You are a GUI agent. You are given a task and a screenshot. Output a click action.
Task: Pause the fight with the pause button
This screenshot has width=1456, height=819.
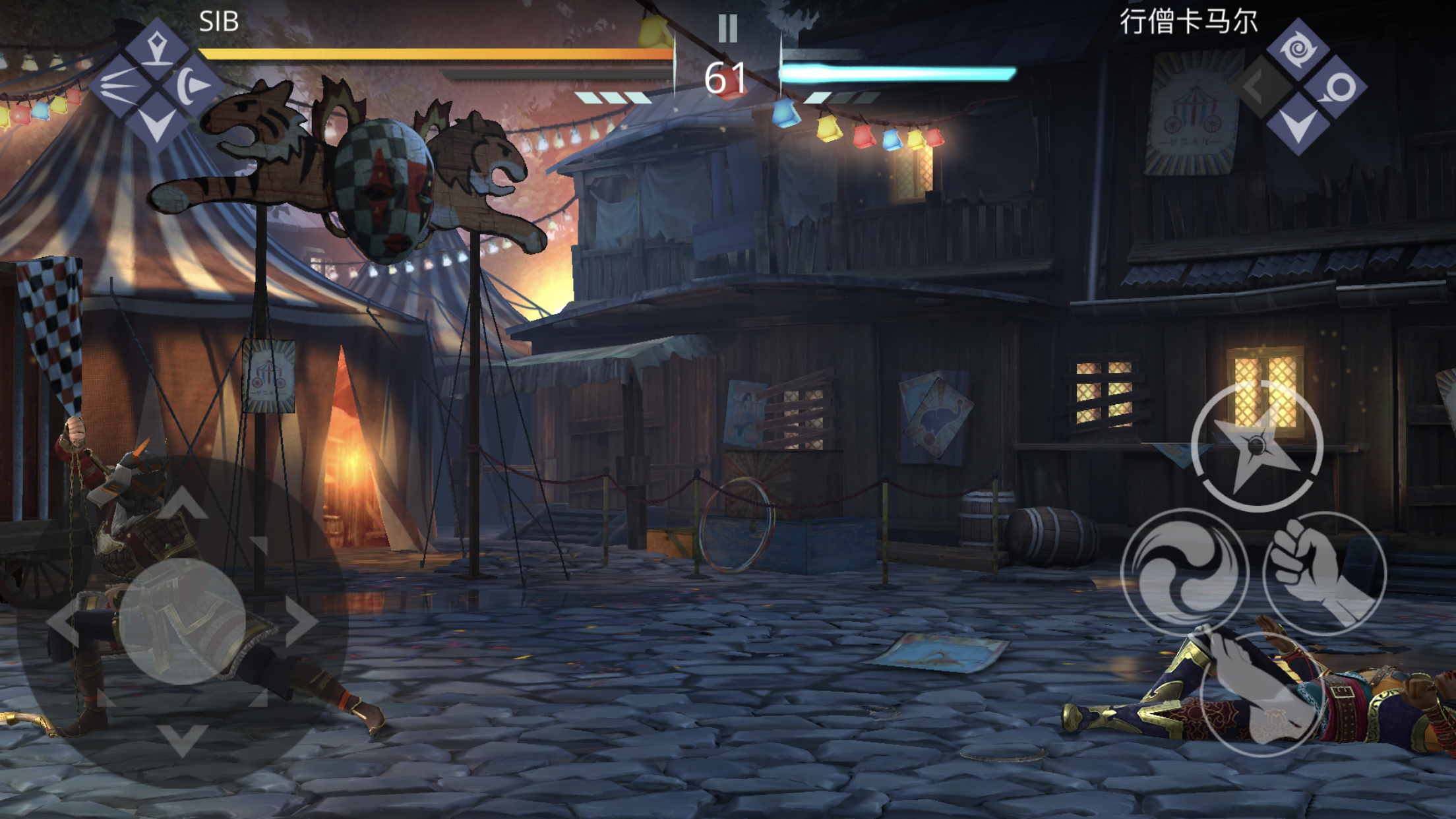click(727, 28)
